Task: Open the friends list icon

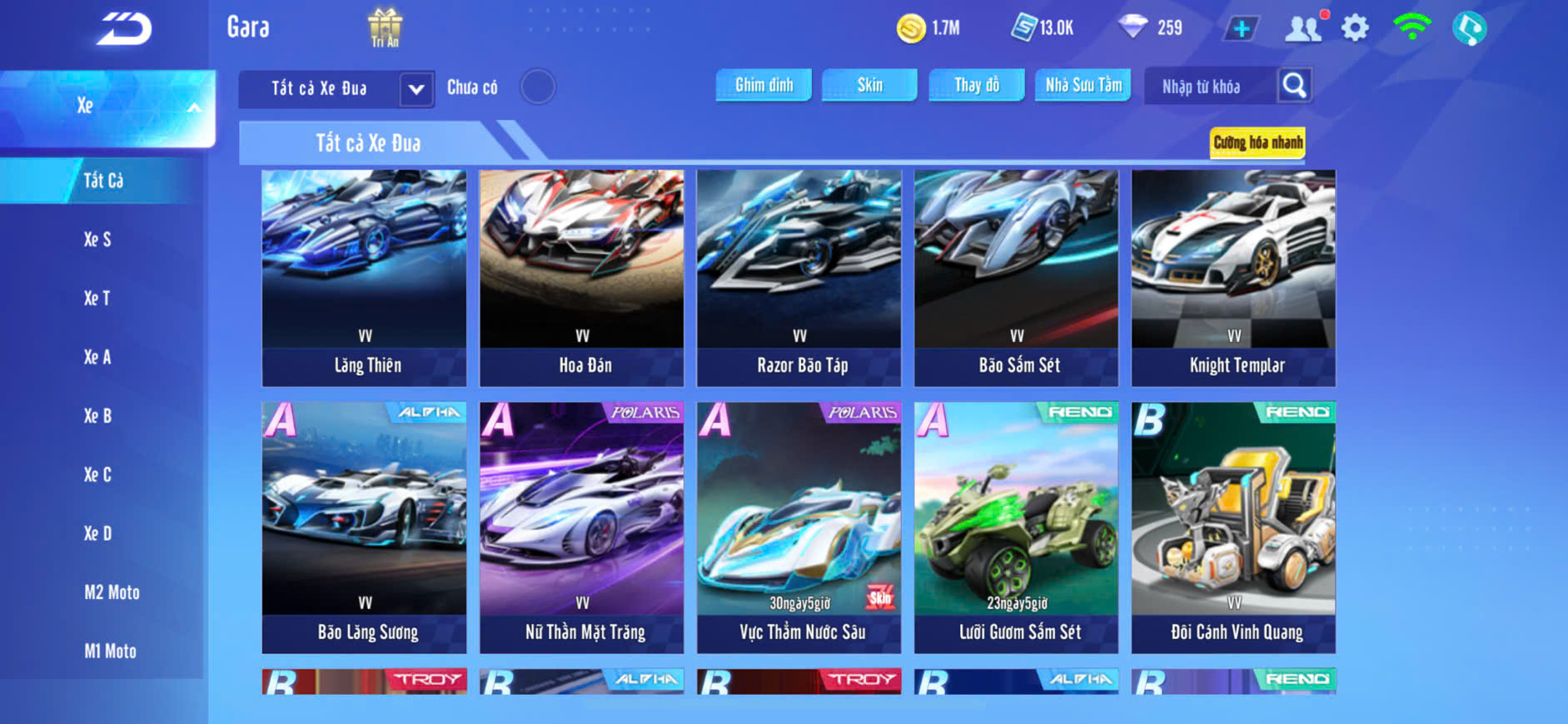Action: [1303, 28]
